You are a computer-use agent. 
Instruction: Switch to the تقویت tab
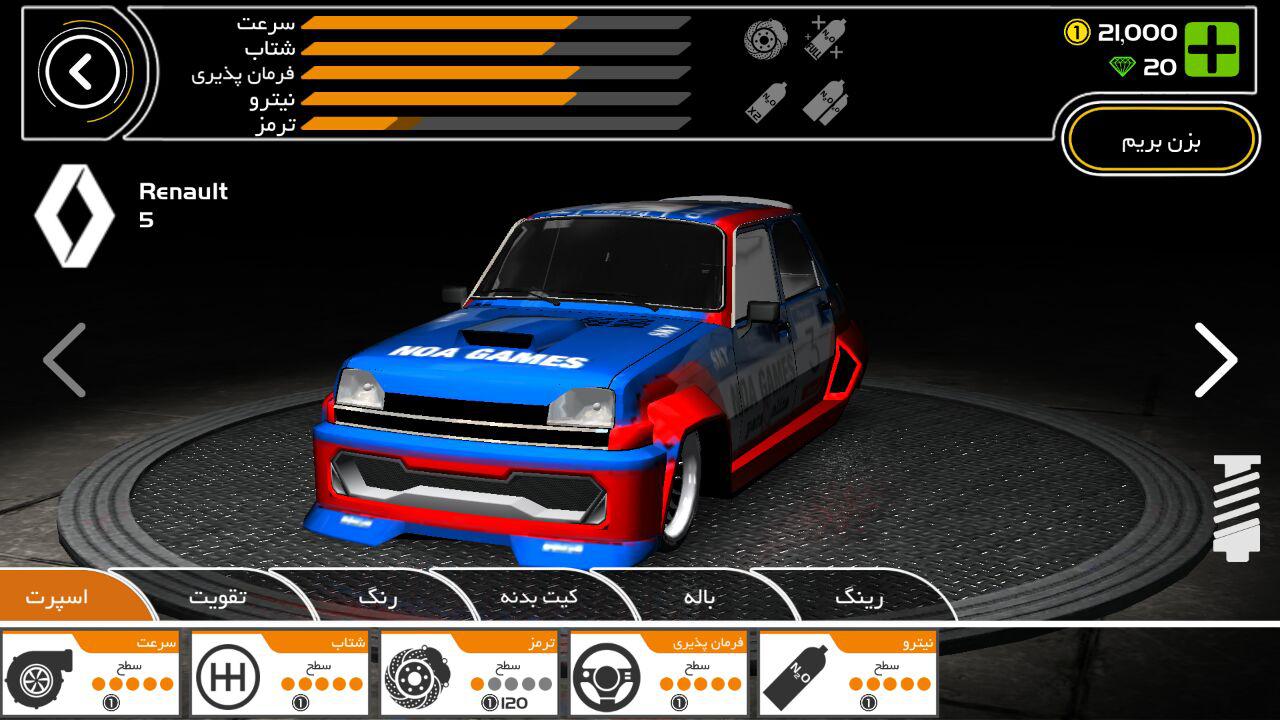218,598
